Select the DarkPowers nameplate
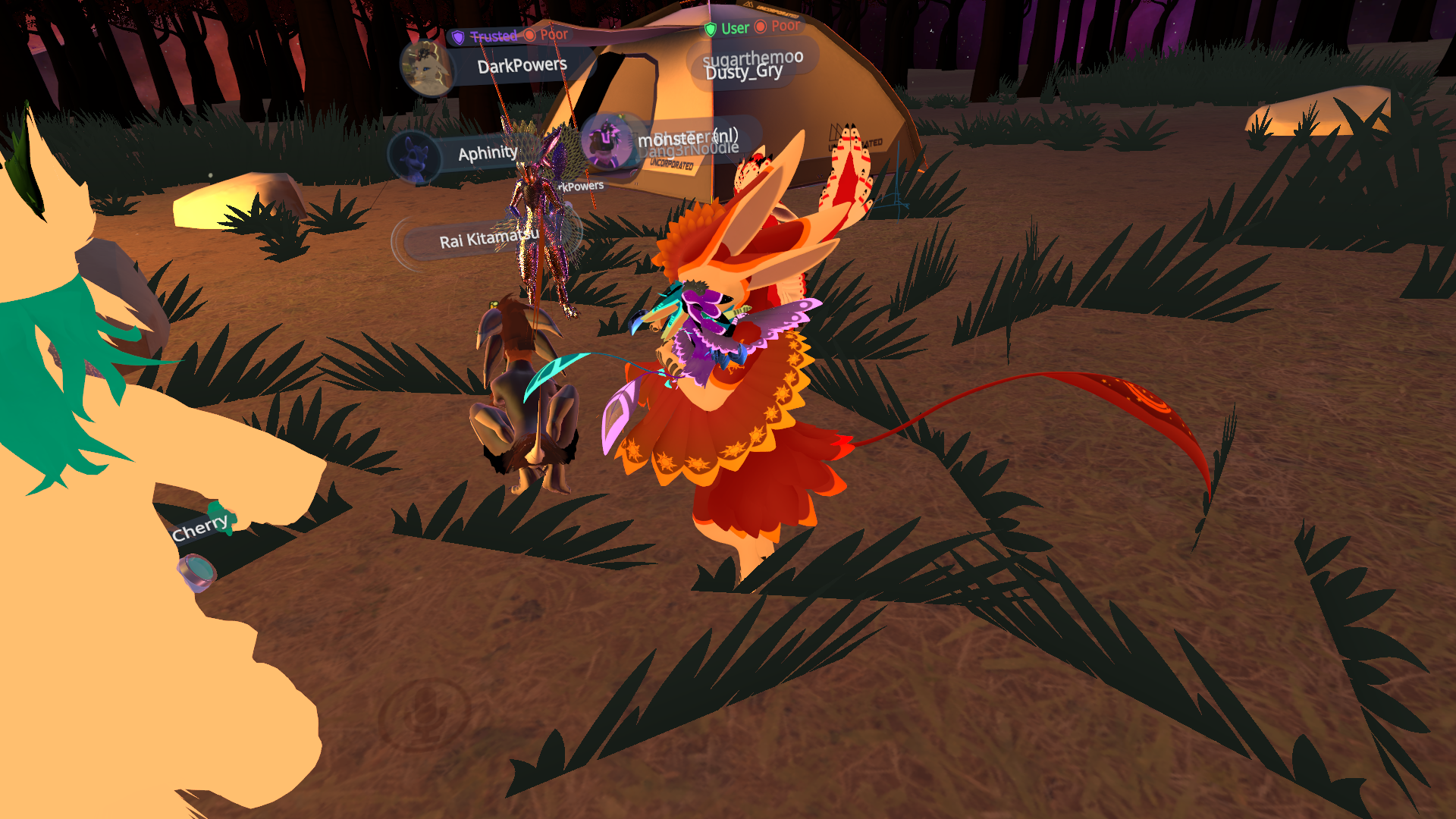This screenshot has width=1456, height=819. tap(522, 66)
